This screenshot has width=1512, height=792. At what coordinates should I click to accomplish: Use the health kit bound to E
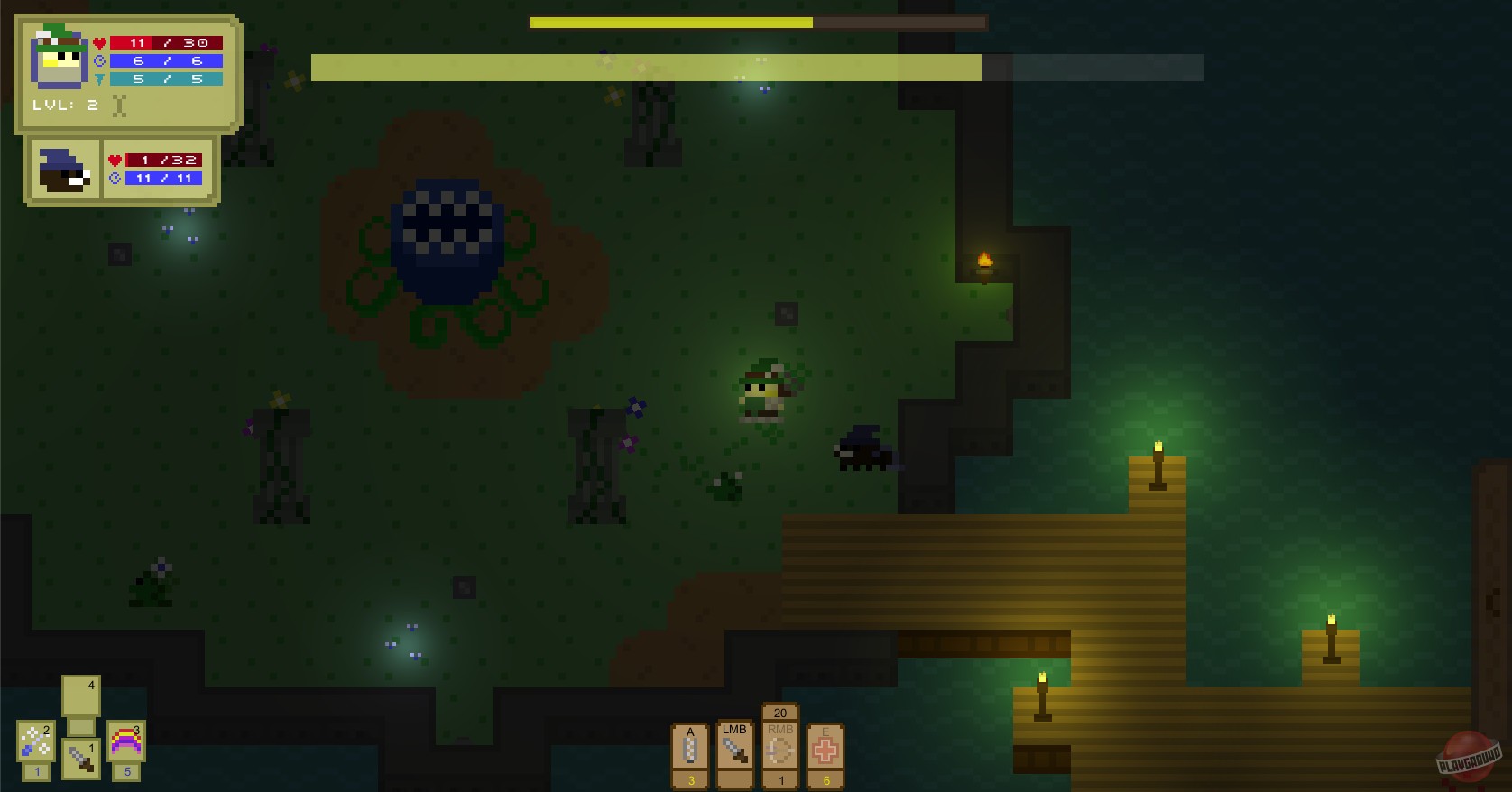click(x=825, y=751)
